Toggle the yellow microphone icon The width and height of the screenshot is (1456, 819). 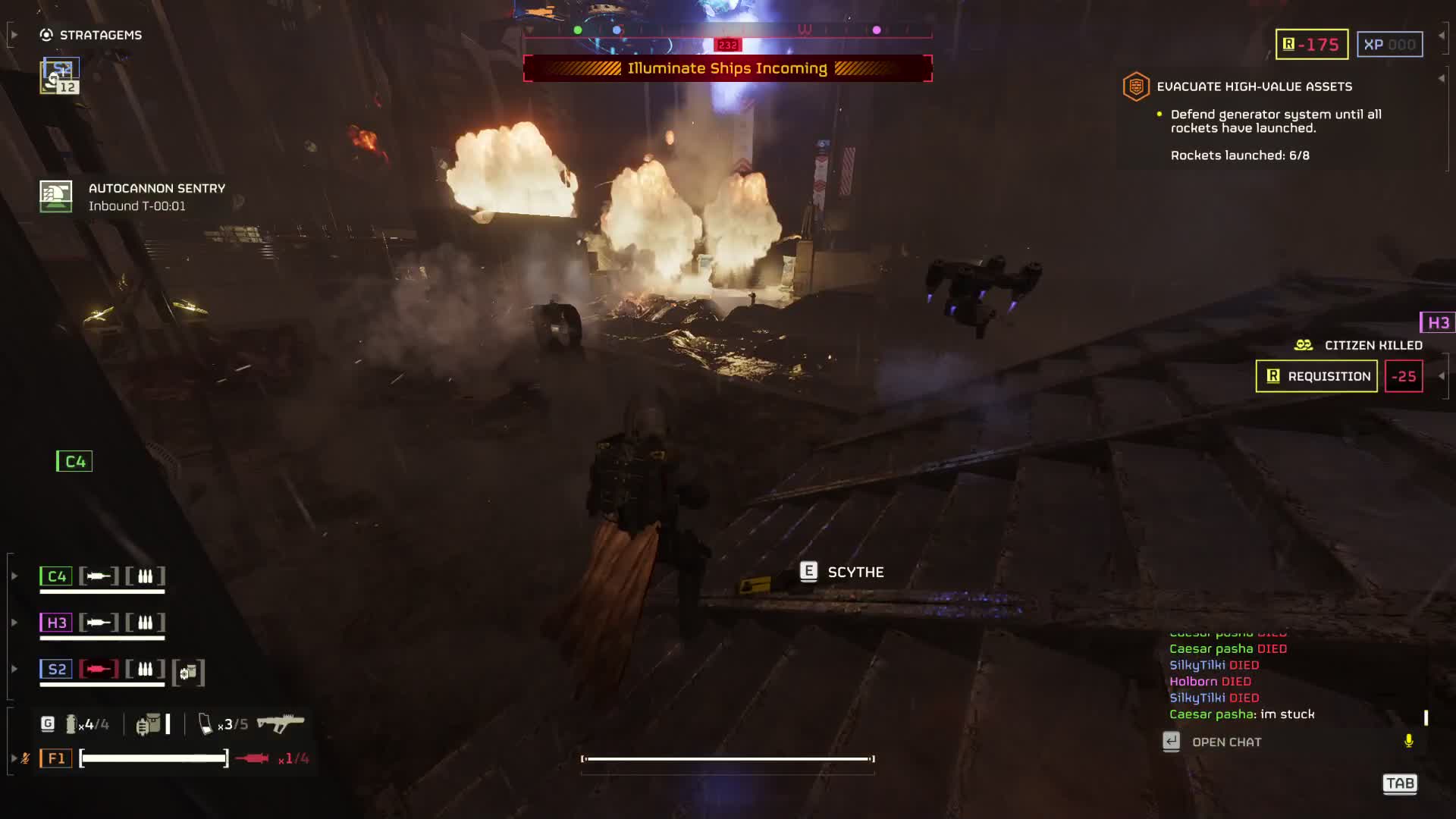1408,741
